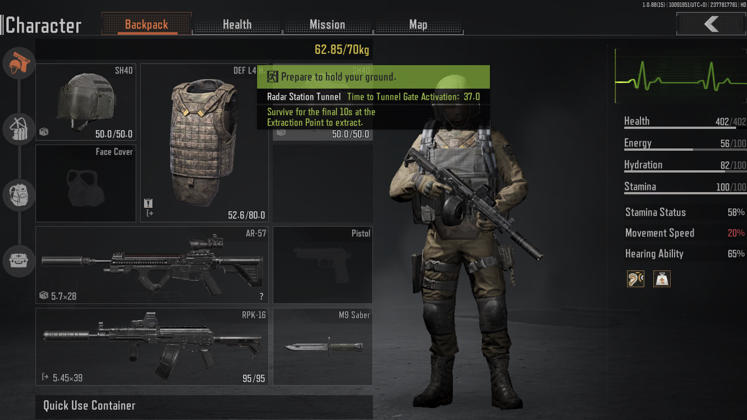Select the chest rig category icon in sidebar
747x420 pixels.
click(x=18, y=128)
